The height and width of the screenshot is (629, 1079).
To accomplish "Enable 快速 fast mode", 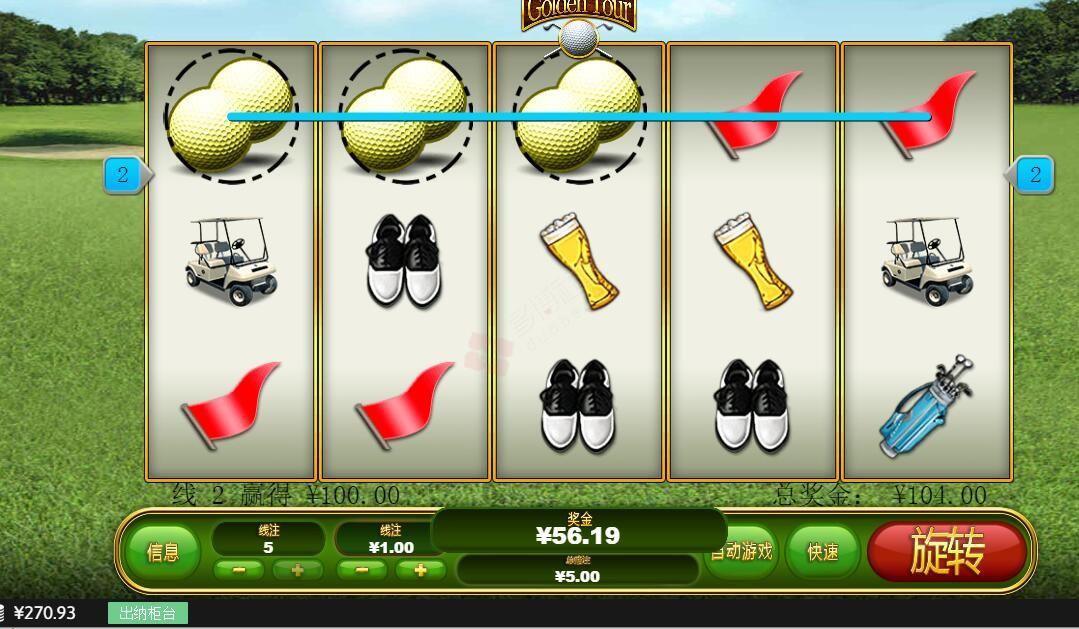I will coord(822,552).
